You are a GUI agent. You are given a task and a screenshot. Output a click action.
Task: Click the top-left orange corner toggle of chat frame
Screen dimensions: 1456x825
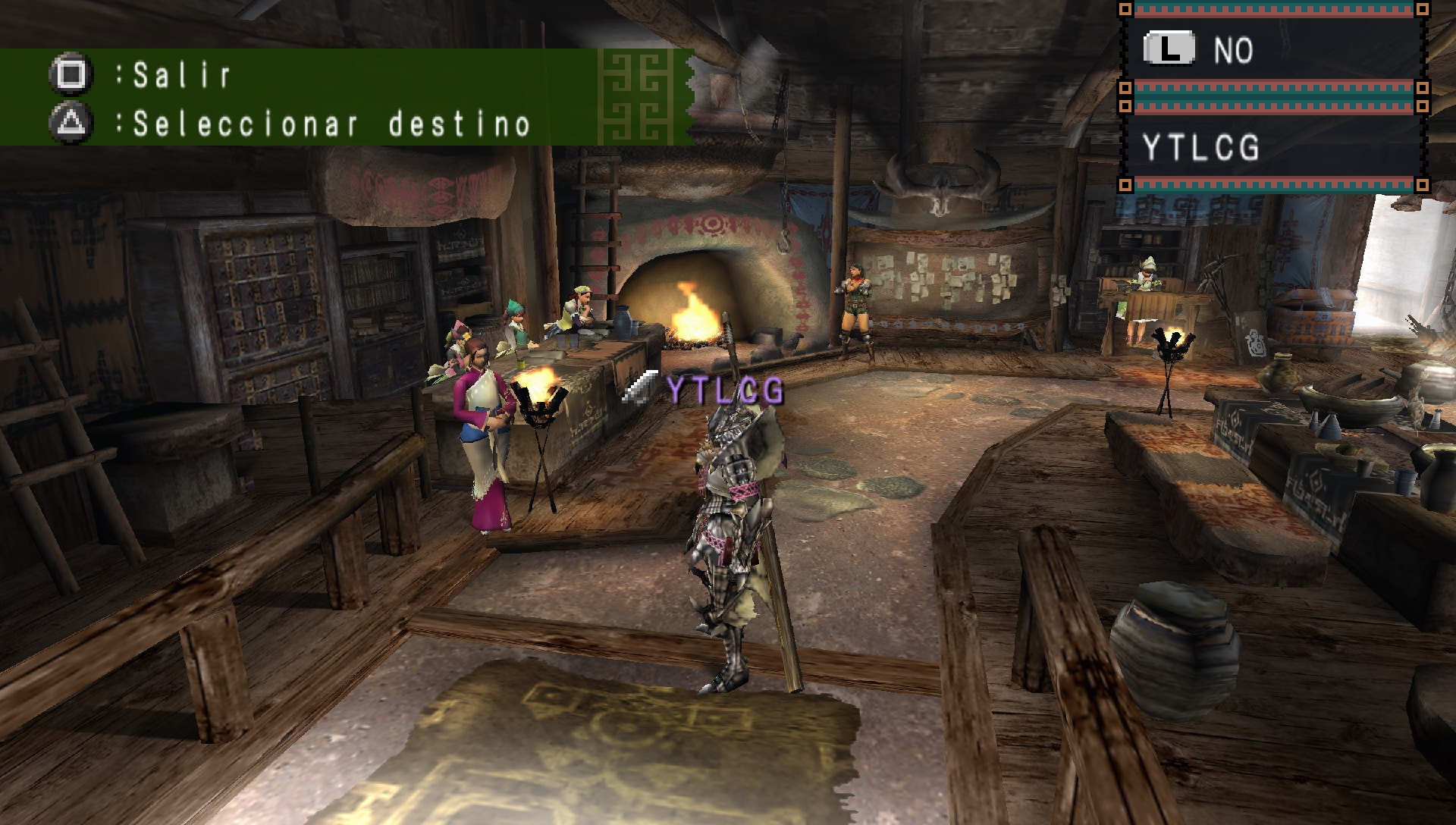[x=1125, y=9]
